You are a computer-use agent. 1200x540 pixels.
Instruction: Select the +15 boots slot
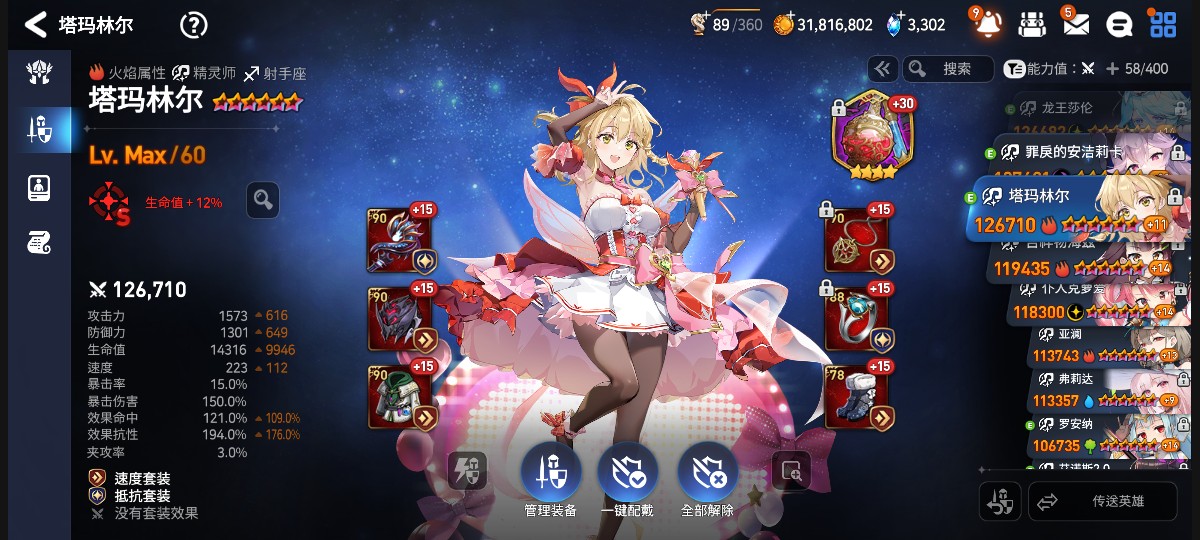click(857, 395)
